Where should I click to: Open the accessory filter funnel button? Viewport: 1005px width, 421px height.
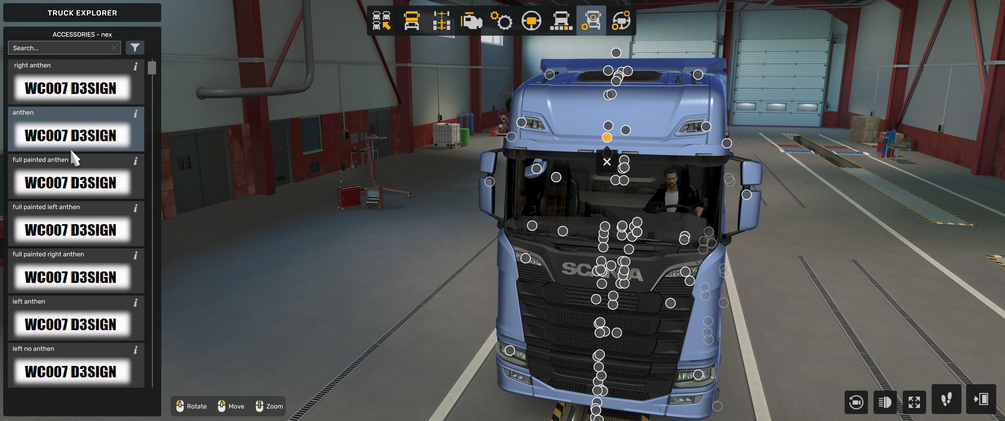[135, 48]
